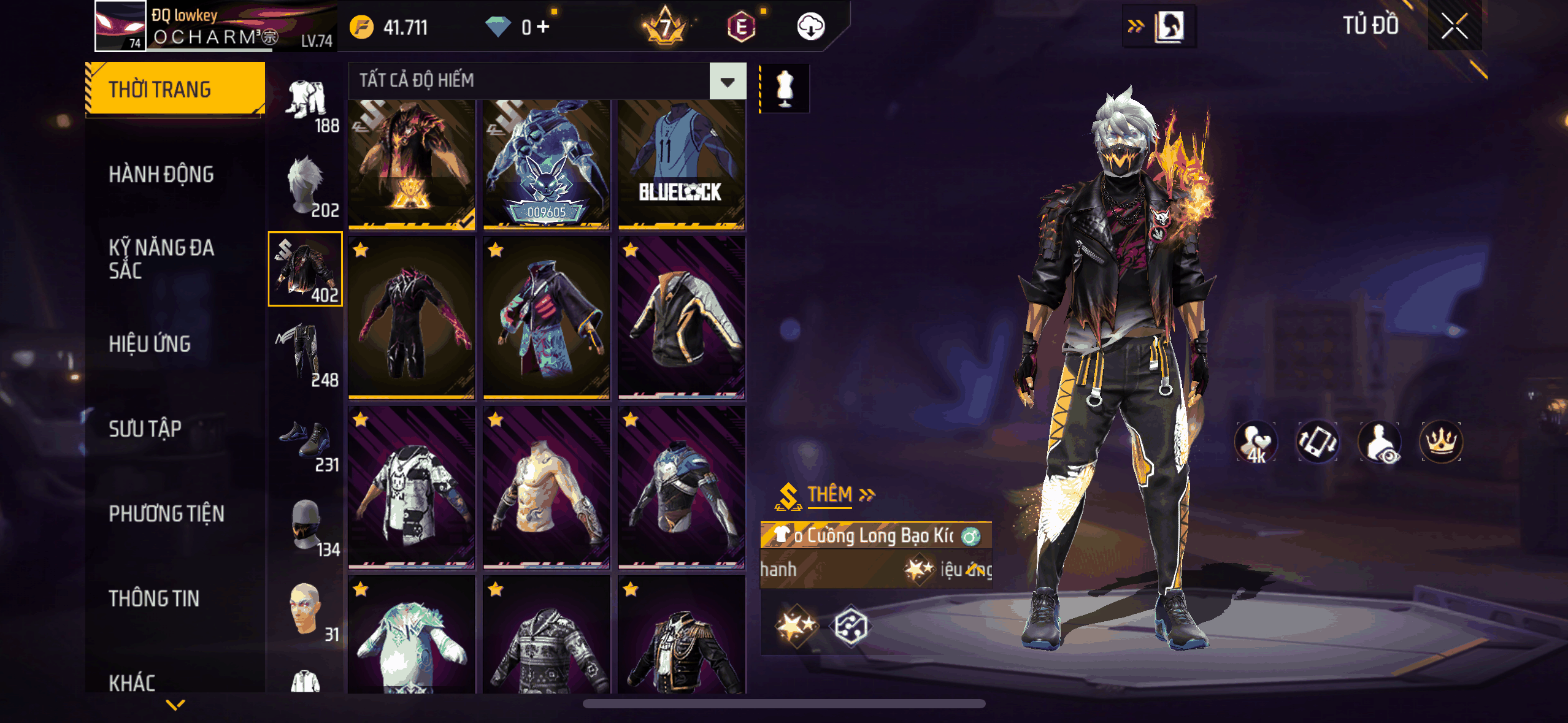The image size is (1568, 723).
Task: Choose the black and yellow hooded jacket
Action: tap(681, 318)
